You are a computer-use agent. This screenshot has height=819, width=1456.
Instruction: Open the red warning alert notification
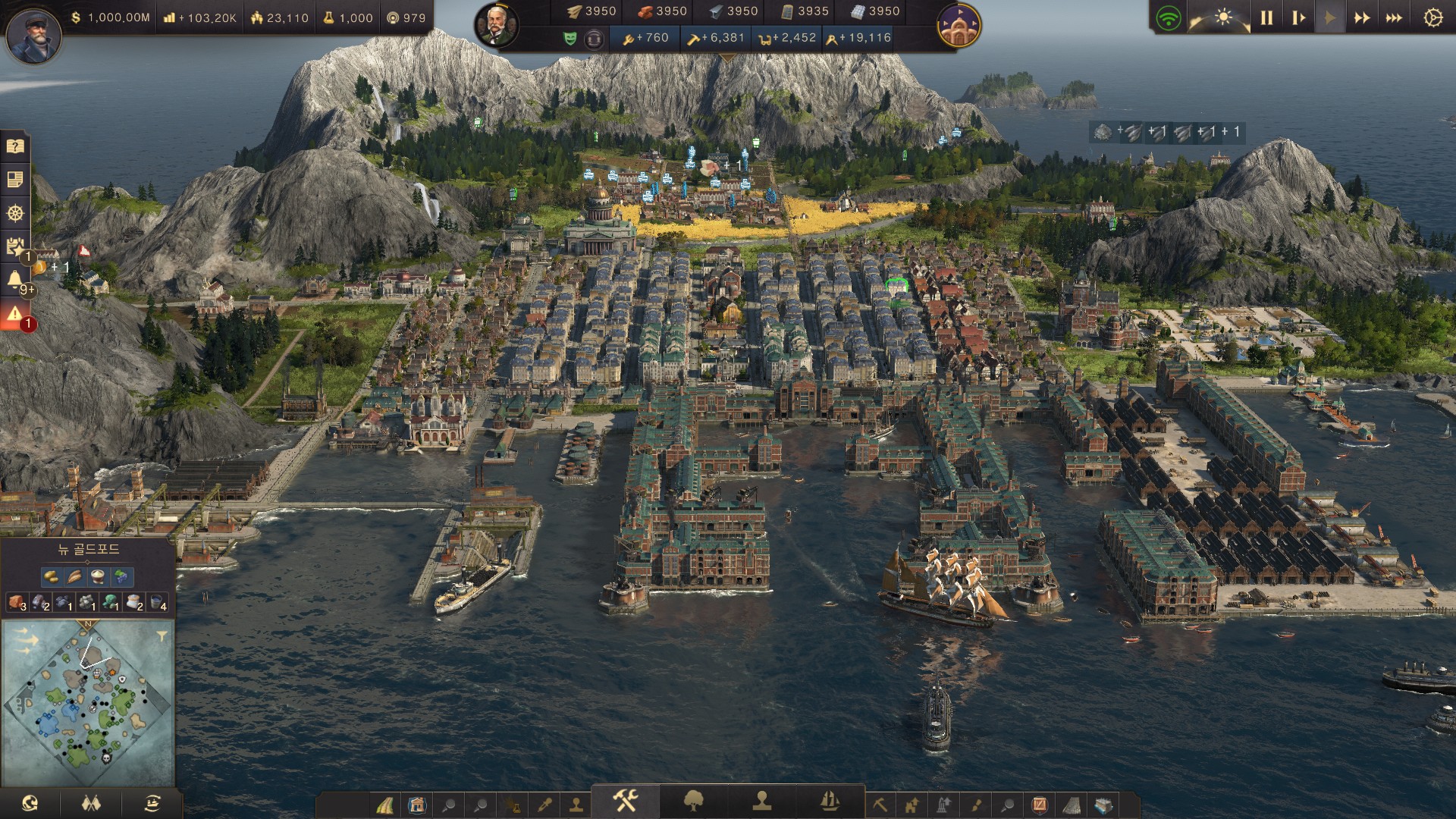click(x=15, y=314)
